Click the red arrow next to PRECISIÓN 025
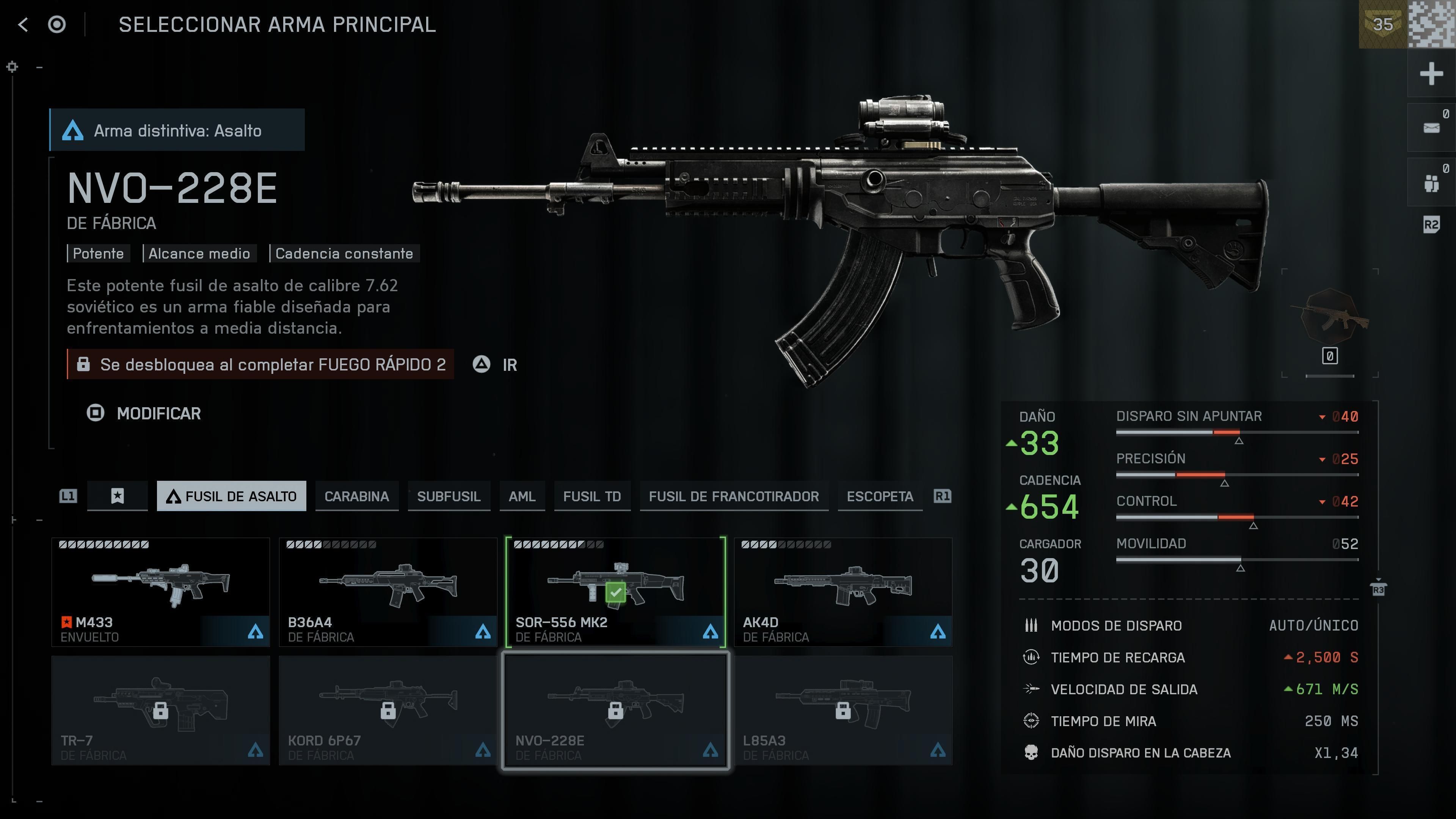This screenshot has width=1456, height=819. click(1323, 458)
